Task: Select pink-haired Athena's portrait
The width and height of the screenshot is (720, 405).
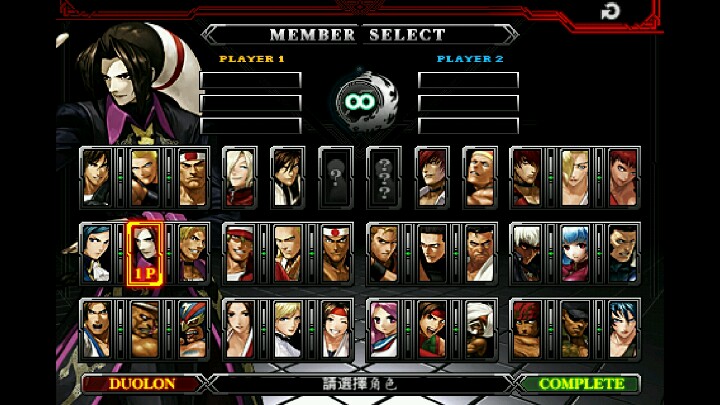Action: click(384, 327)
